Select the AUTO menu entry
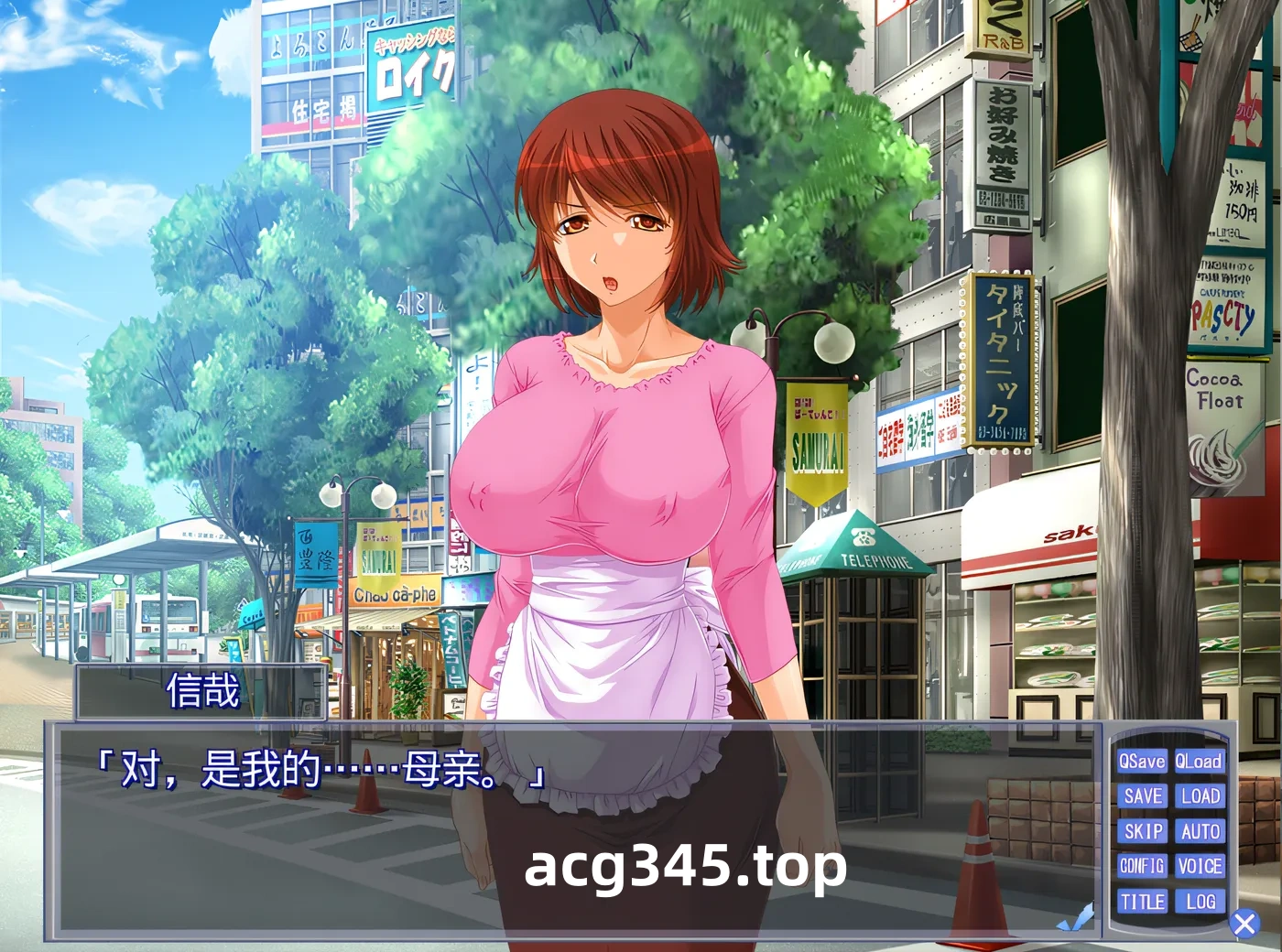 coord(1202,831)
